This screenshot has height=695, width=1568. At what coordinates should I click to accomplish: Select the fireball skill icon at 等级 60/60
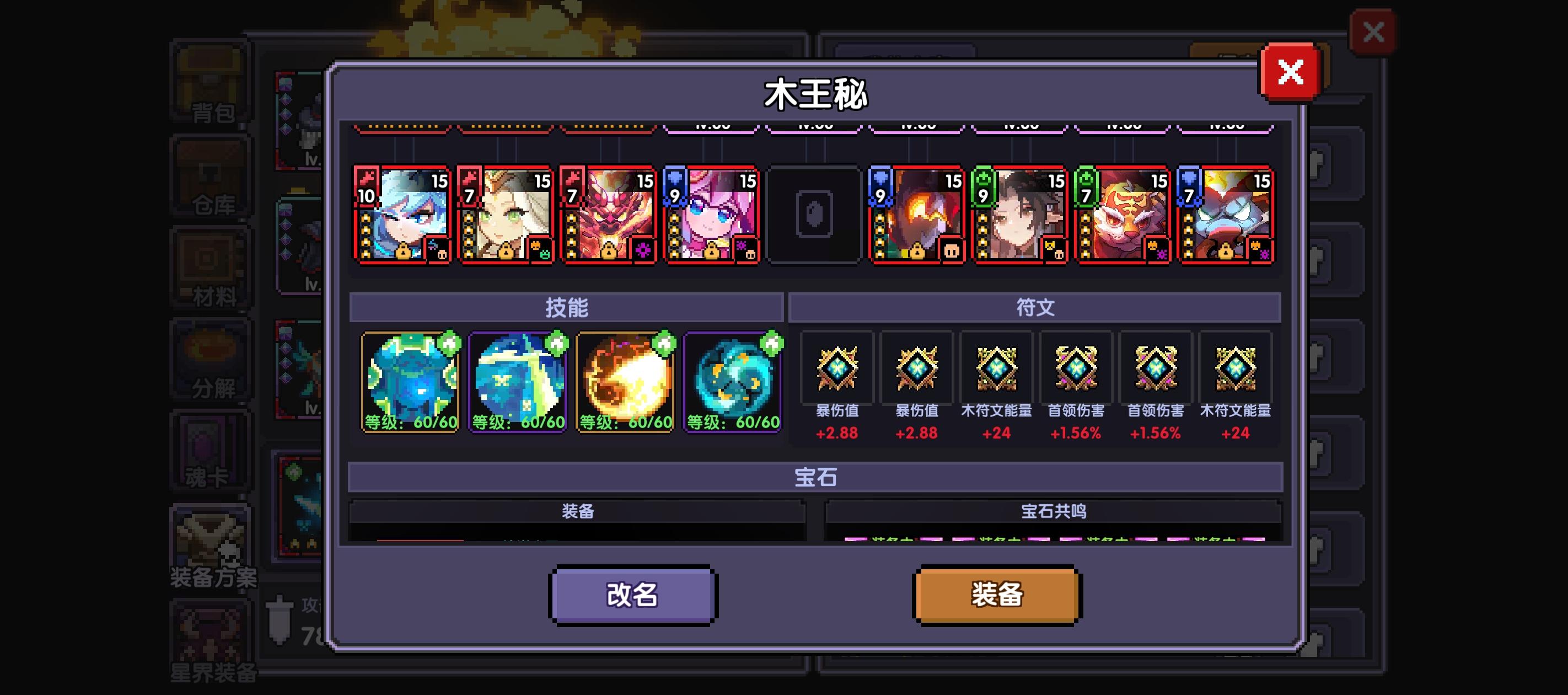point(624,381)
